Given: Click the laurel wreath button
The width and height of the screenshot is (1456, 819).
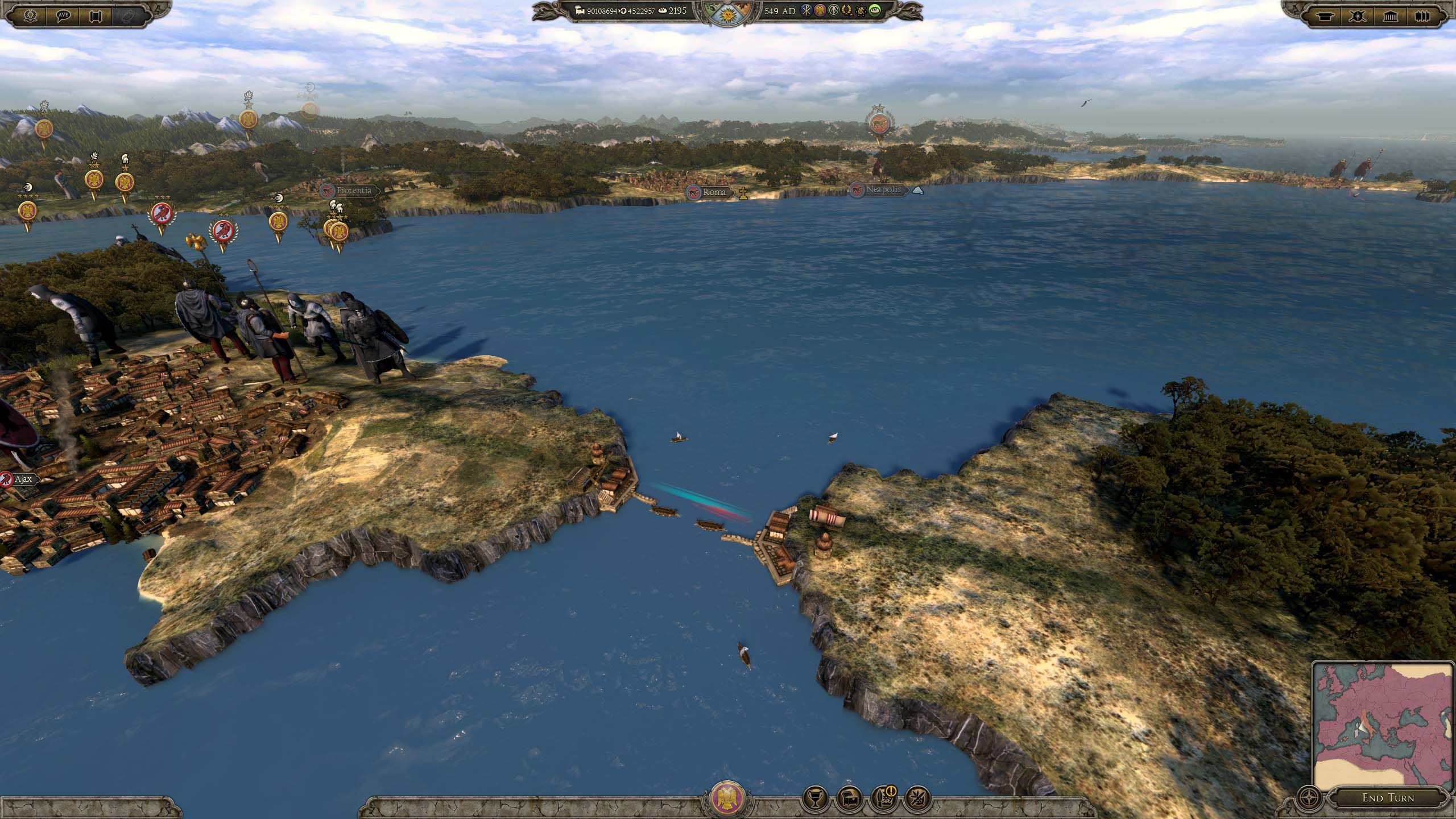Looking at the screenshot, I should [x=31, y=15].
